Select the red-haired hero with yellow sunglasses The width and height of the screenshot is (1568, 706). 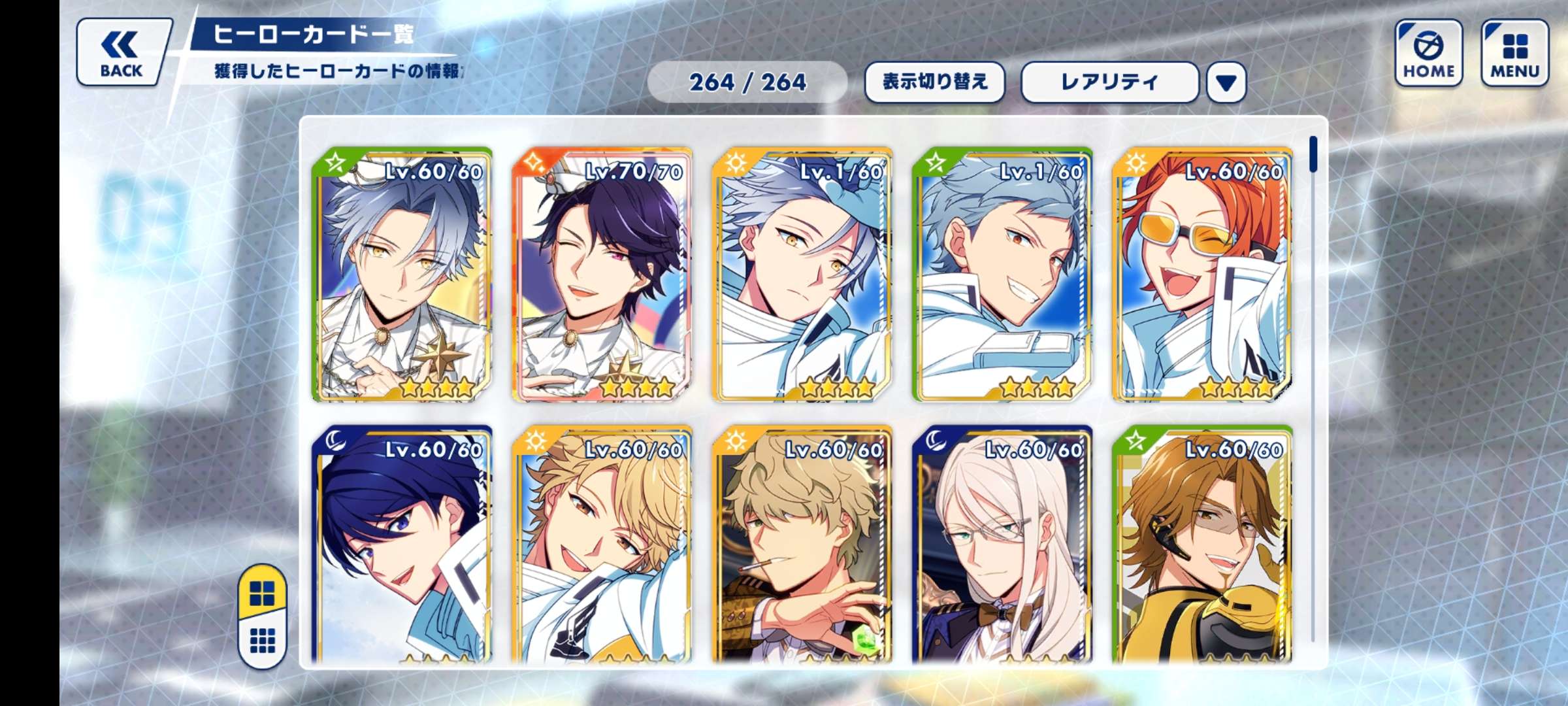click(x=1202, y=275)
